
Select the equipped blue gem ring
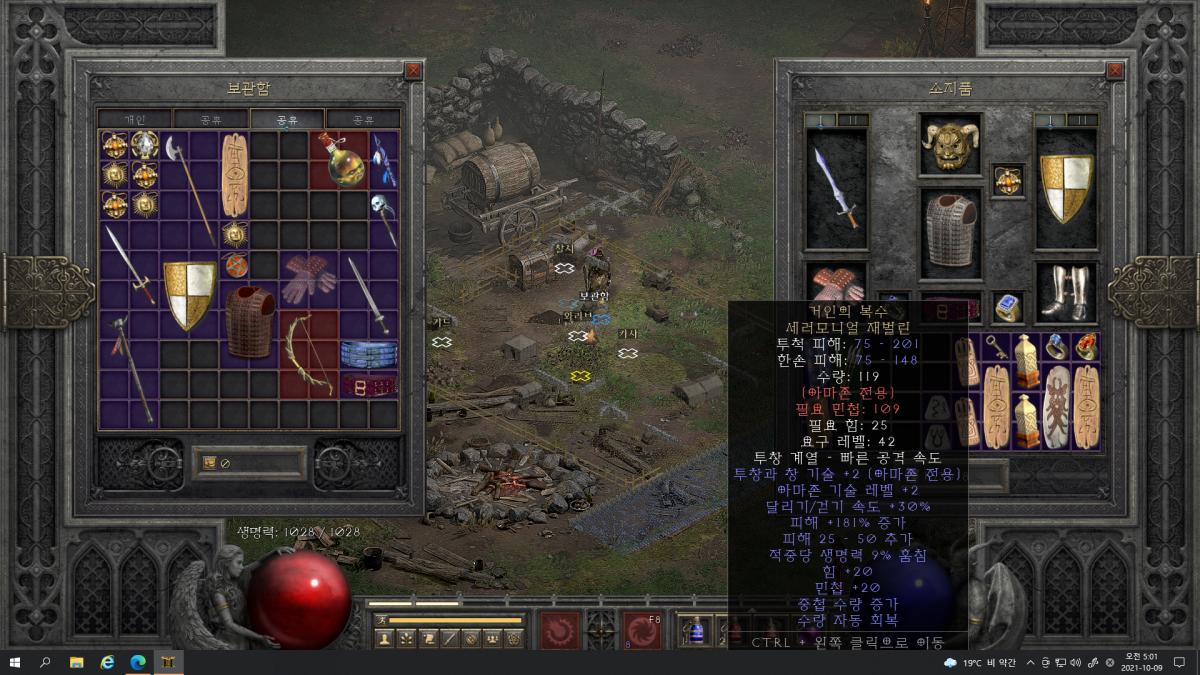coord(1008,308)
